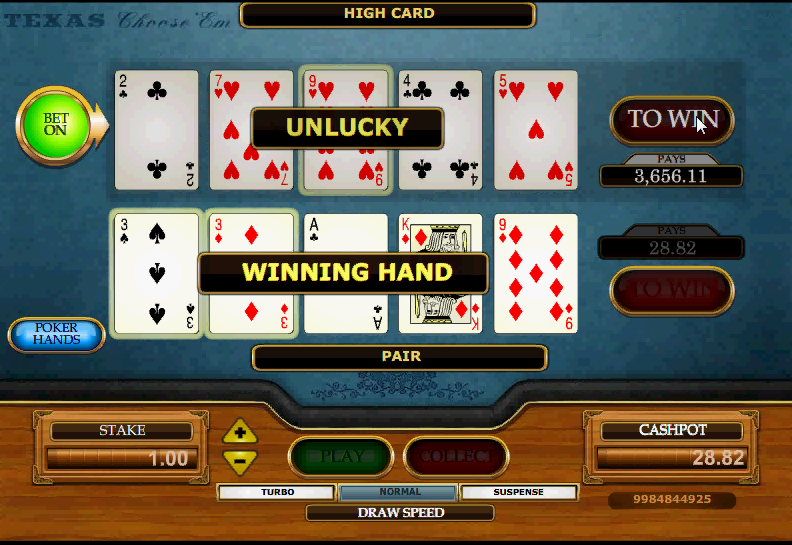Increase stake with the plus button

(240, 433)
